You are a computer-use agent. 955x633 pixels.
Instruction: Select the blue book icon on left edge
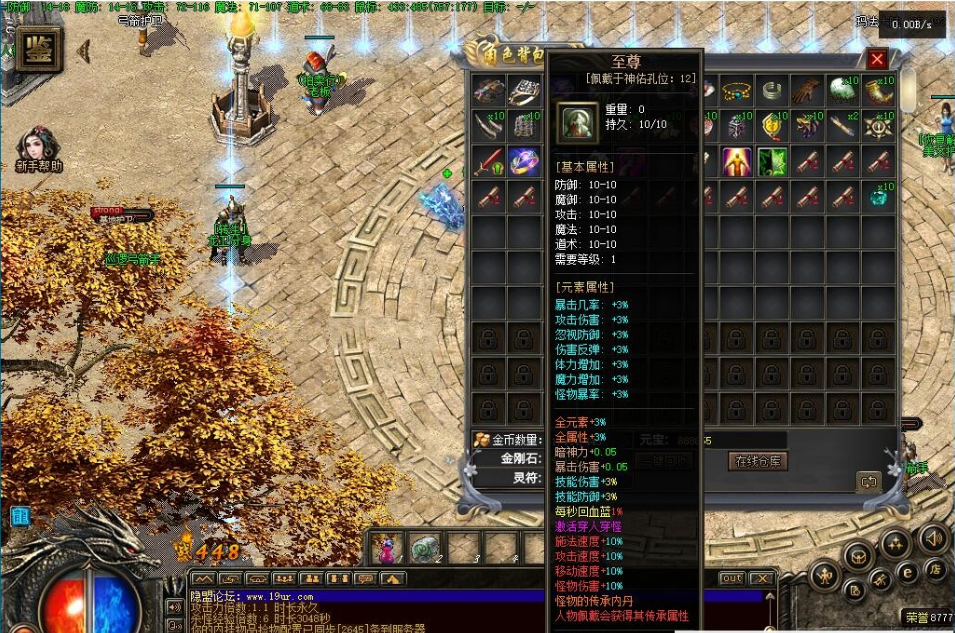20,516
